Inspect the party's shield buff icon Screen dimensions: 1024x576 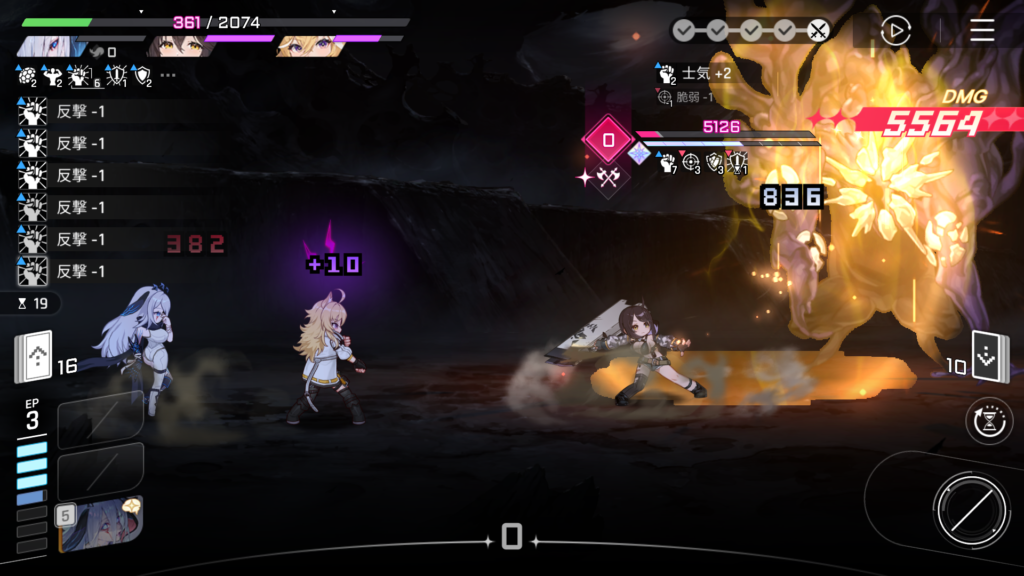click(x=141, y=75)
